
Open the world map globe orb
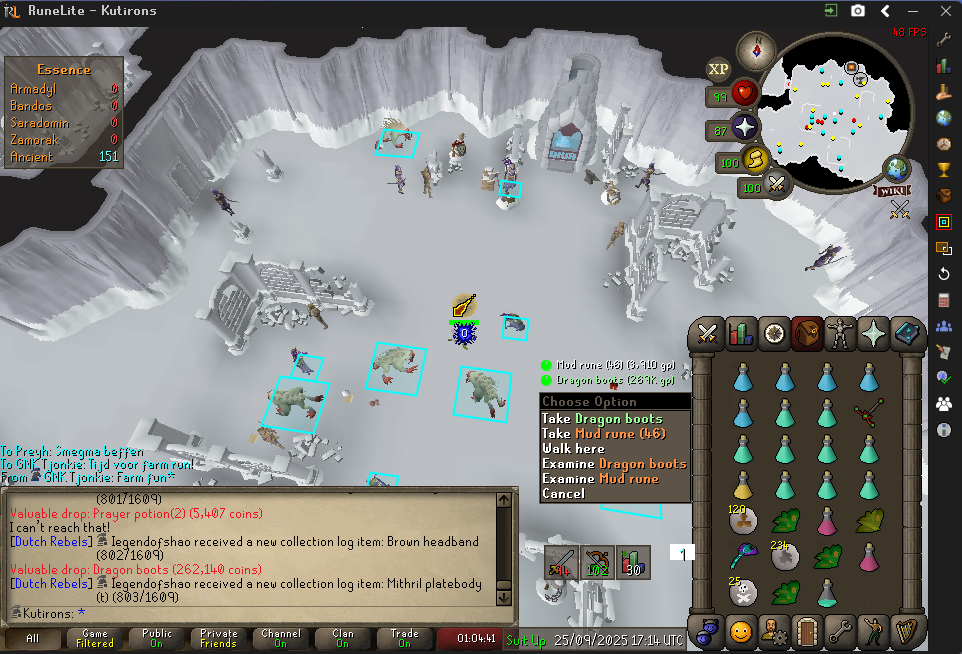[x=896, y=169]
